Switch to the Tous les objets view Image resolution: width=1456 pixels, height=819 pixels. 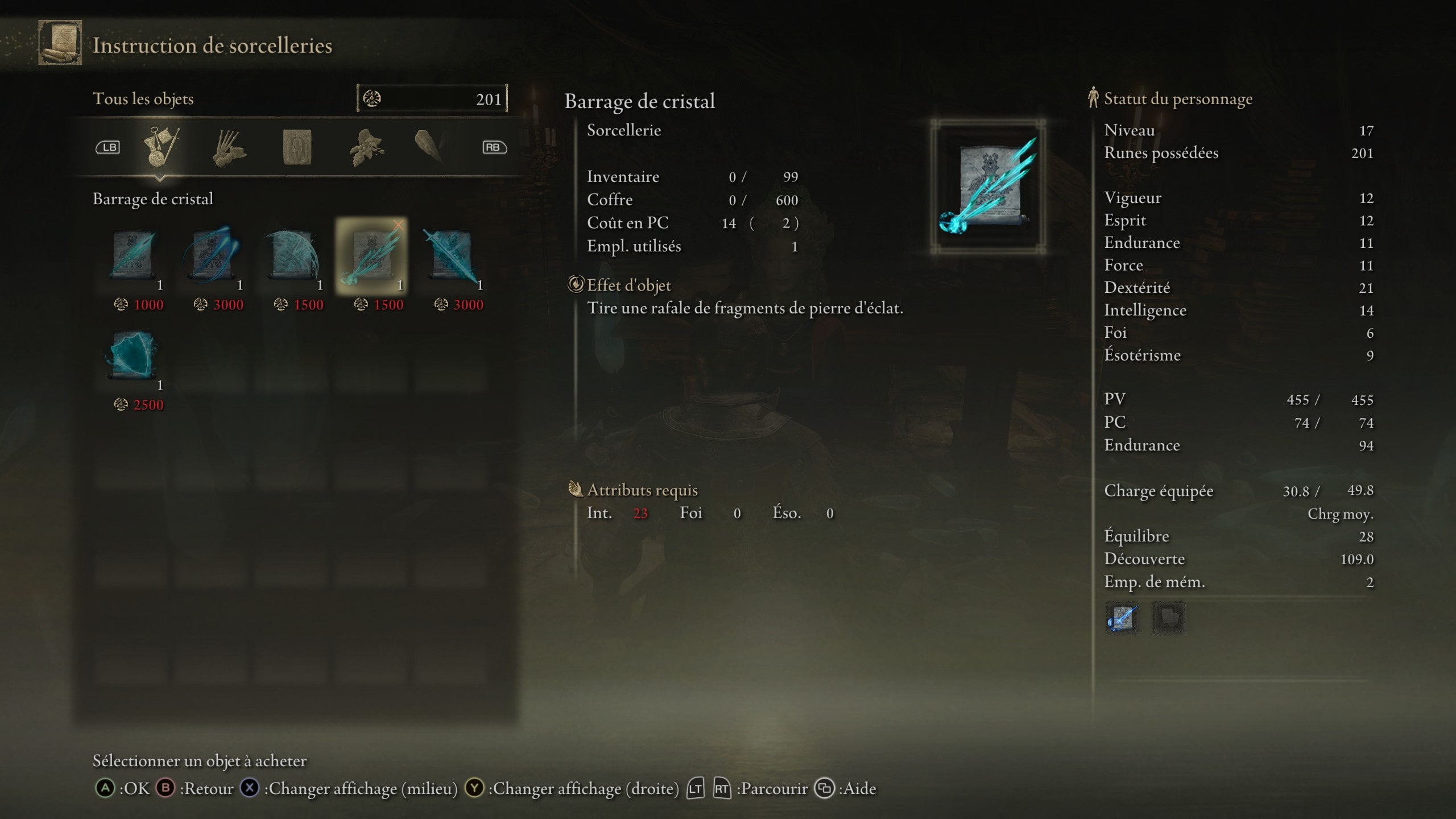(144, 98)
